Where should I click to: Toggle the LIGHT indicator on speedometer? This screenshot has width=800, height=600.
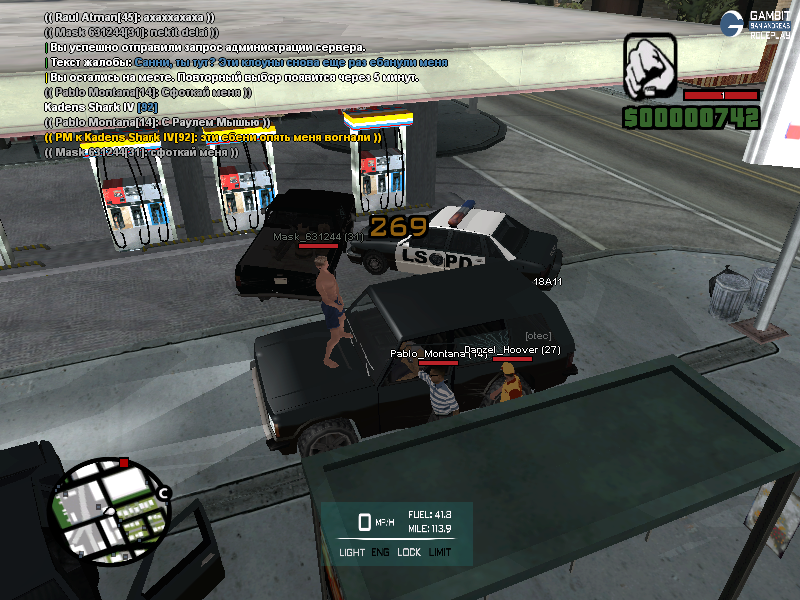[352, 552]
